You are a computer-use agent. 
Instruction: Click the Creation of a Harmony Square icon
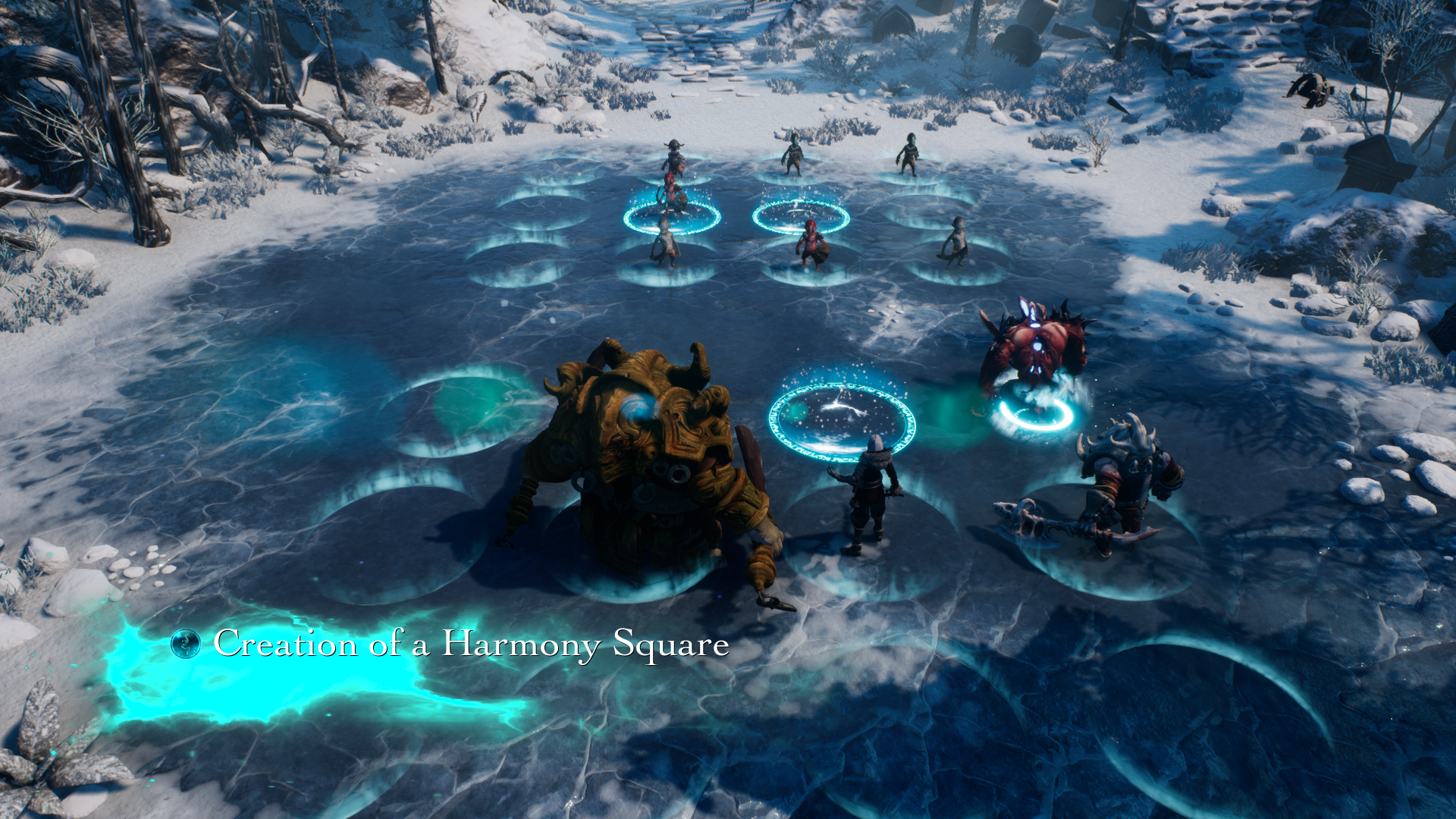coord(186,644)
